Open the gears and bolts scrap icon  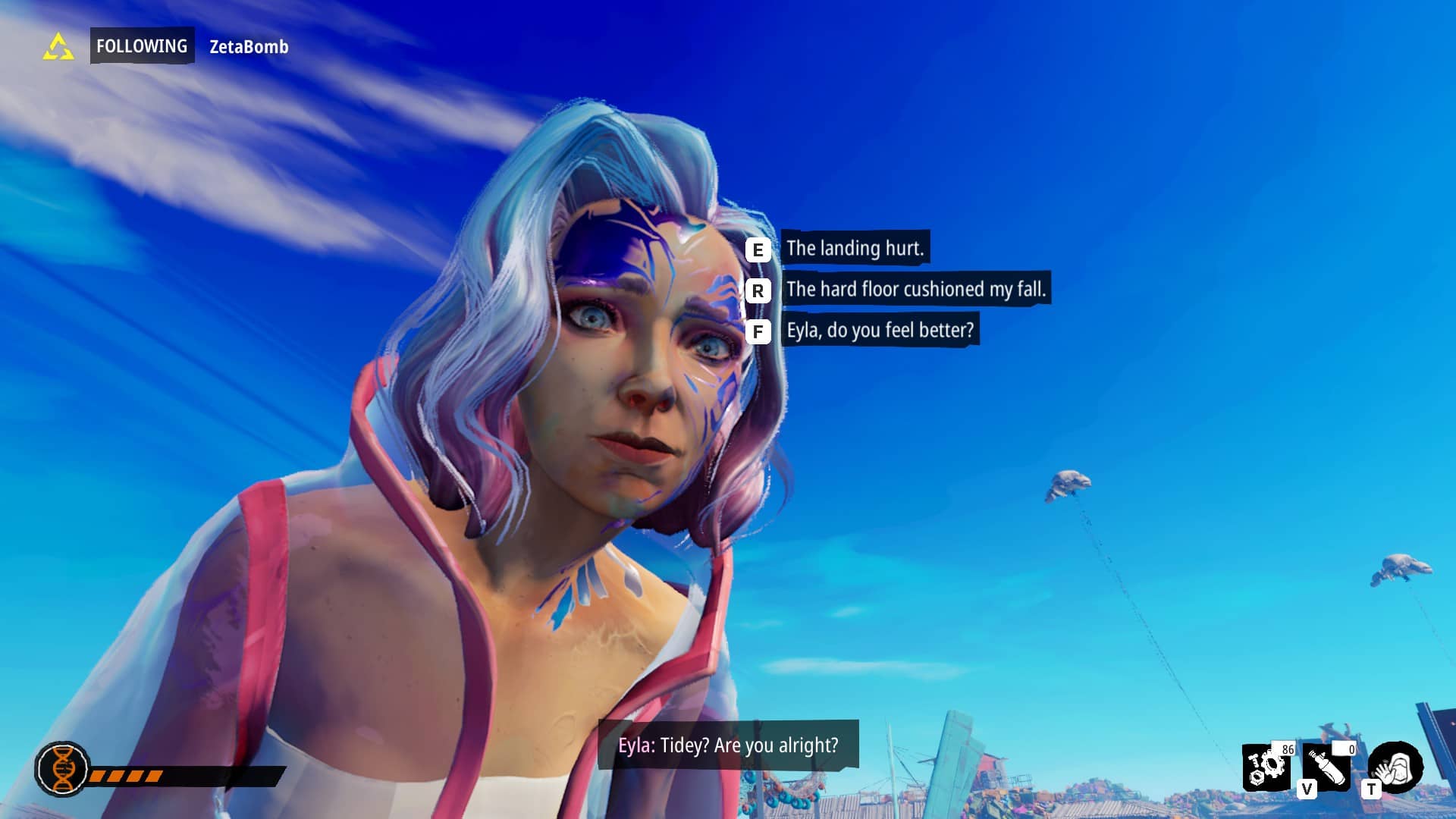pos(1267,767)
